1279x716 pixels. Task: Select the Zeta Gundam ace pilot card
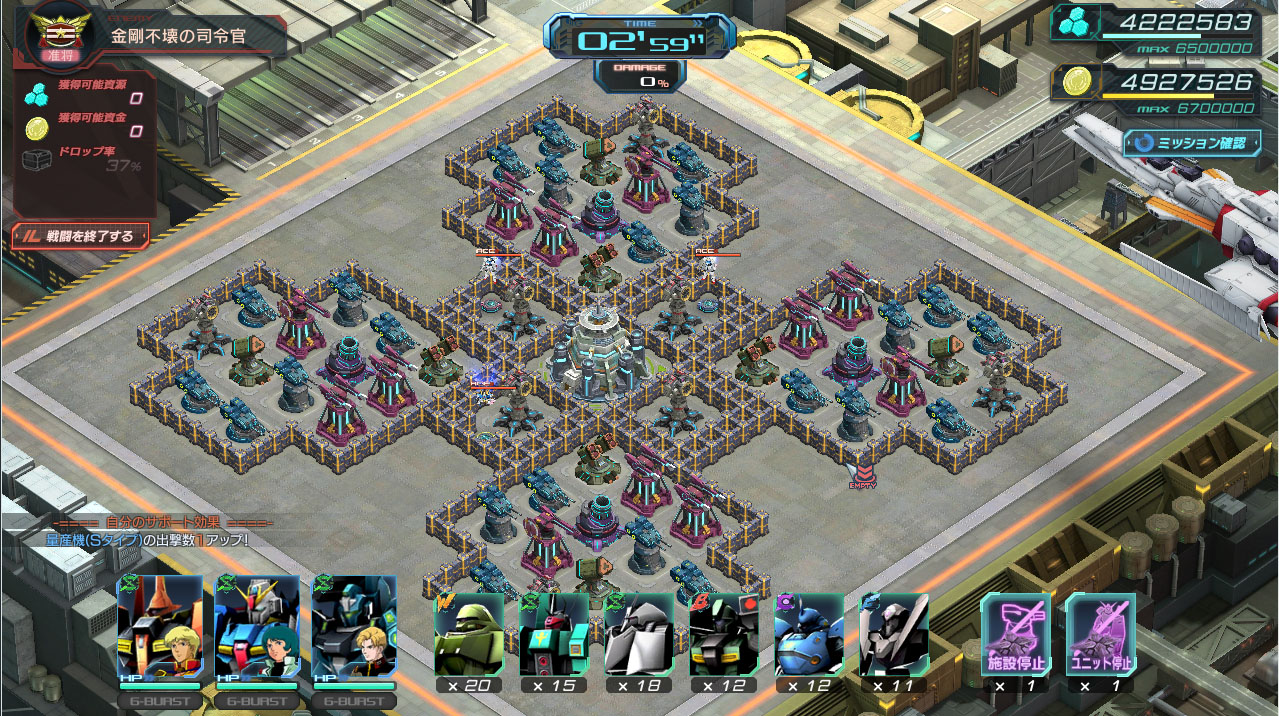257,628
